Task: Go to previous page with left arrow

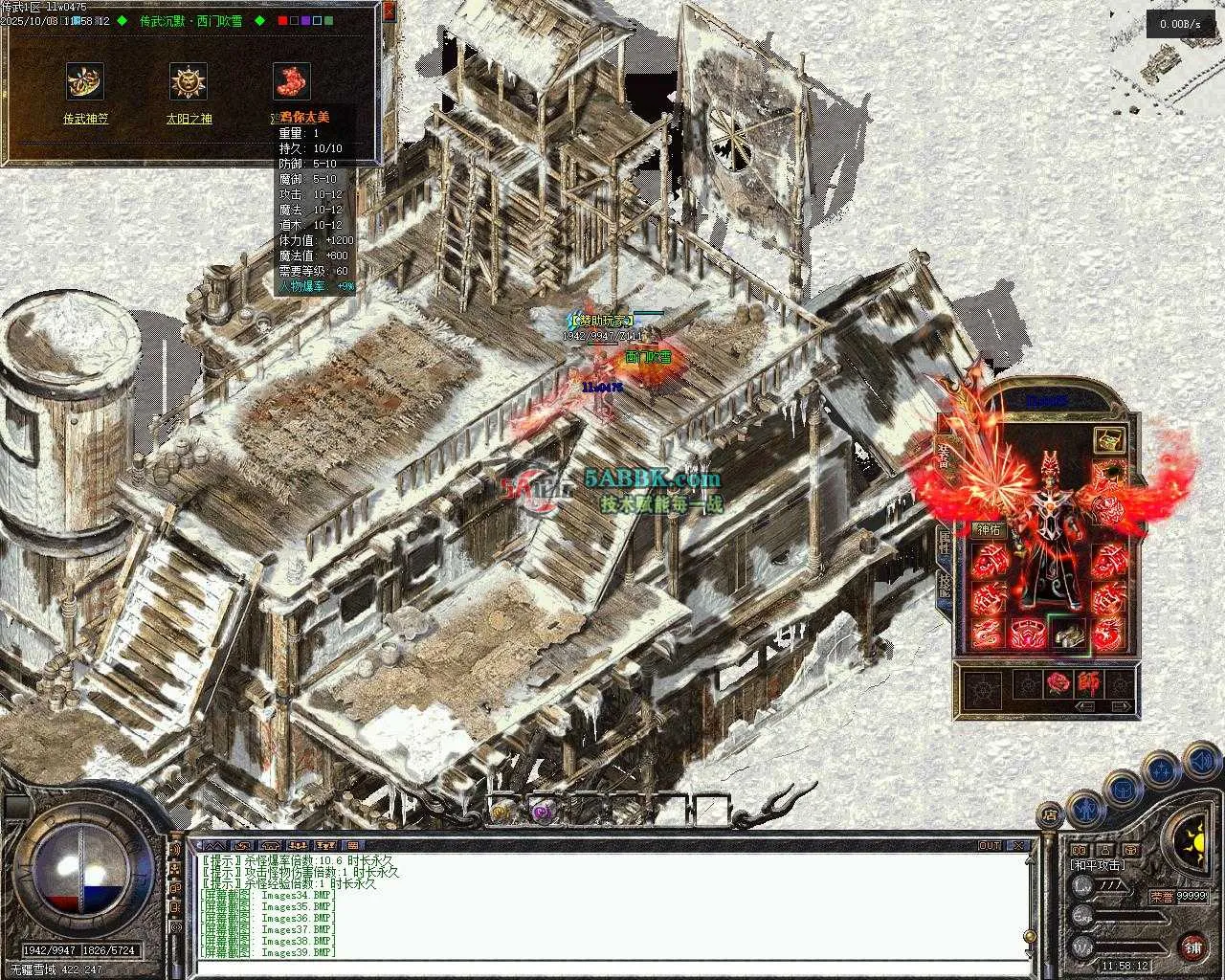Action: (x=1085, y=707)
